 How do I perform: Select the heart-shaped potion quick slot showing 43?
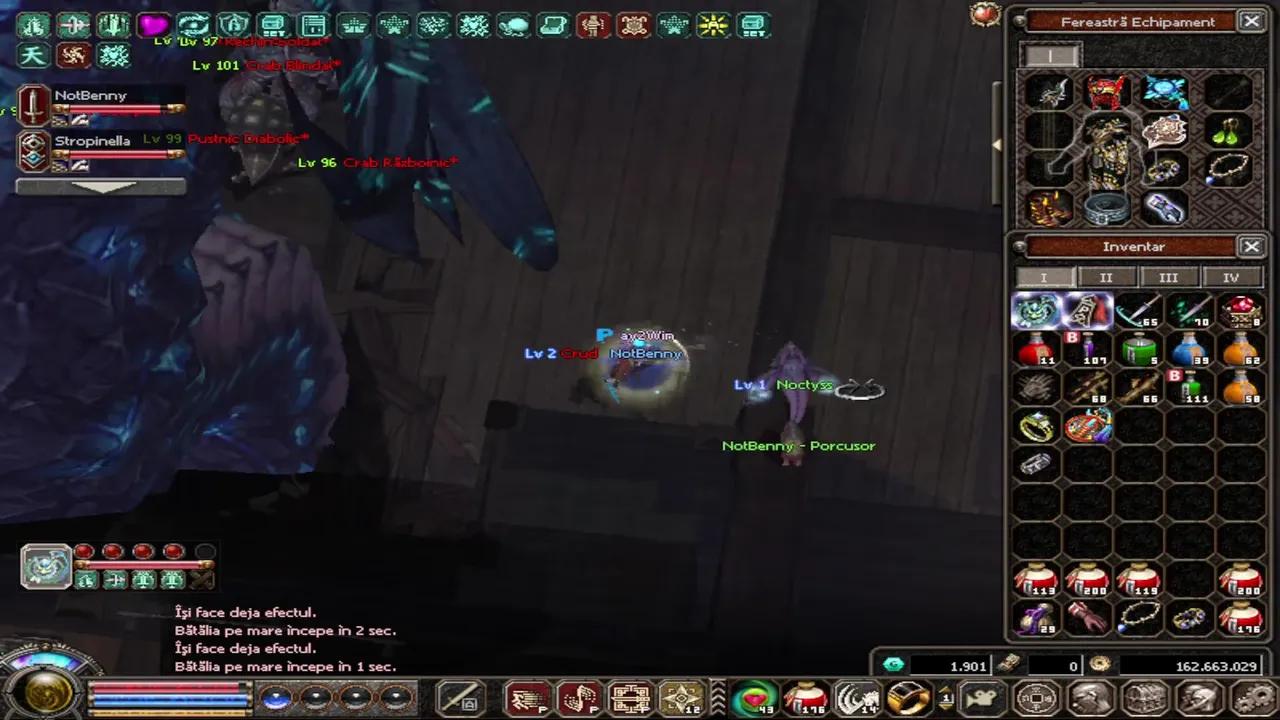click(x=755, y=700)
